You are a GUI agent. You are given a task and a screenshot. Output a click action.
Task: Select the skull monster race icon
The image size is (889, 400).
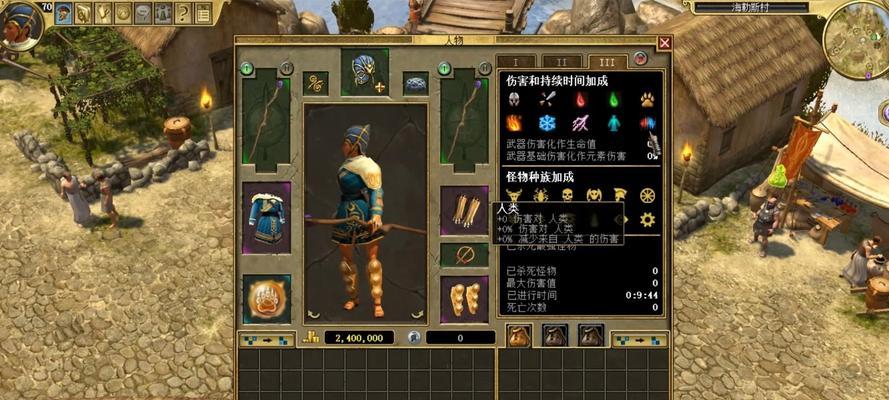pos(567,195)
